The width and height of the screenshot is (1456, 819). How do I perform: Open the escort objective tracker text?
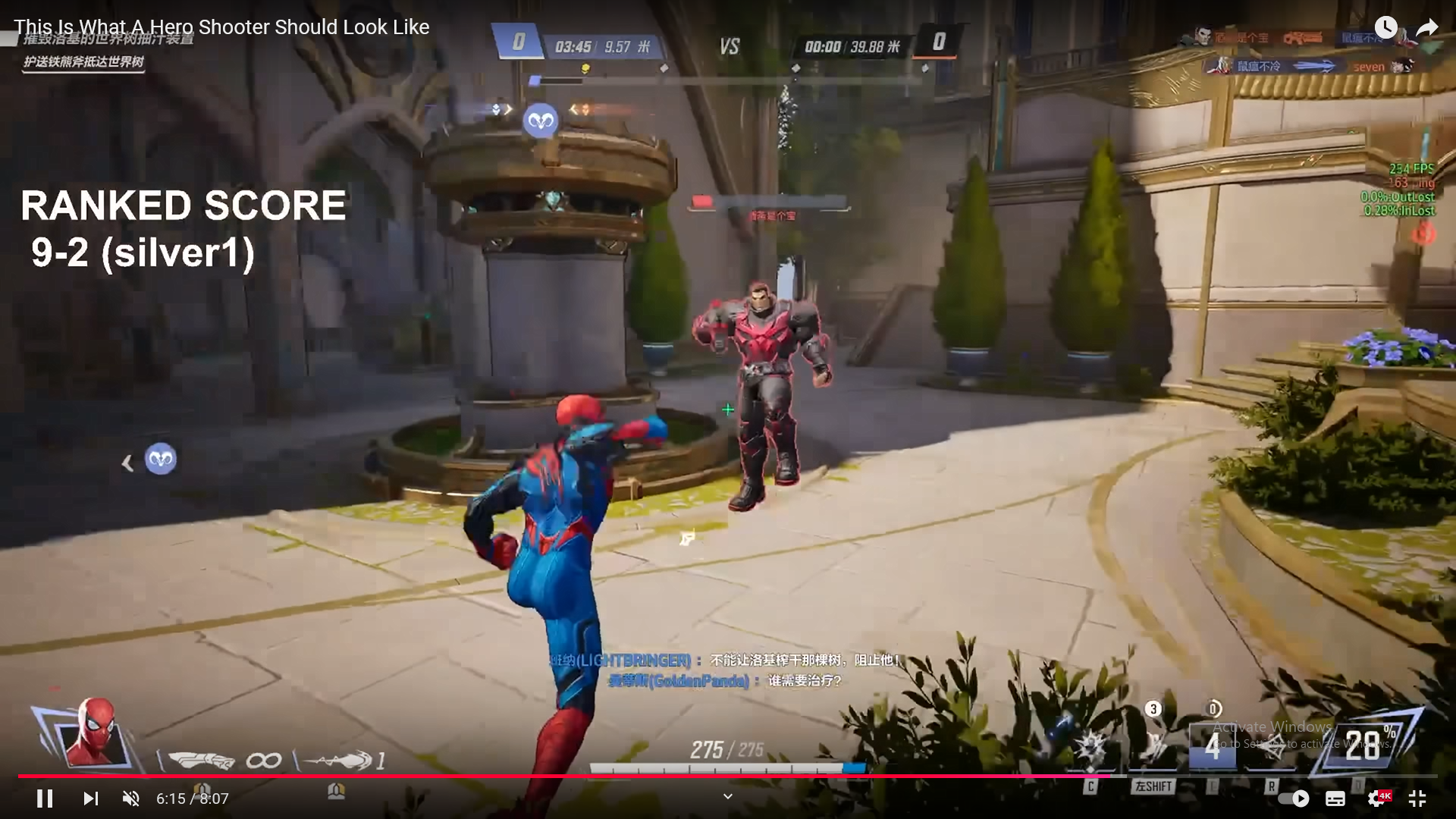tap(83, 62)
